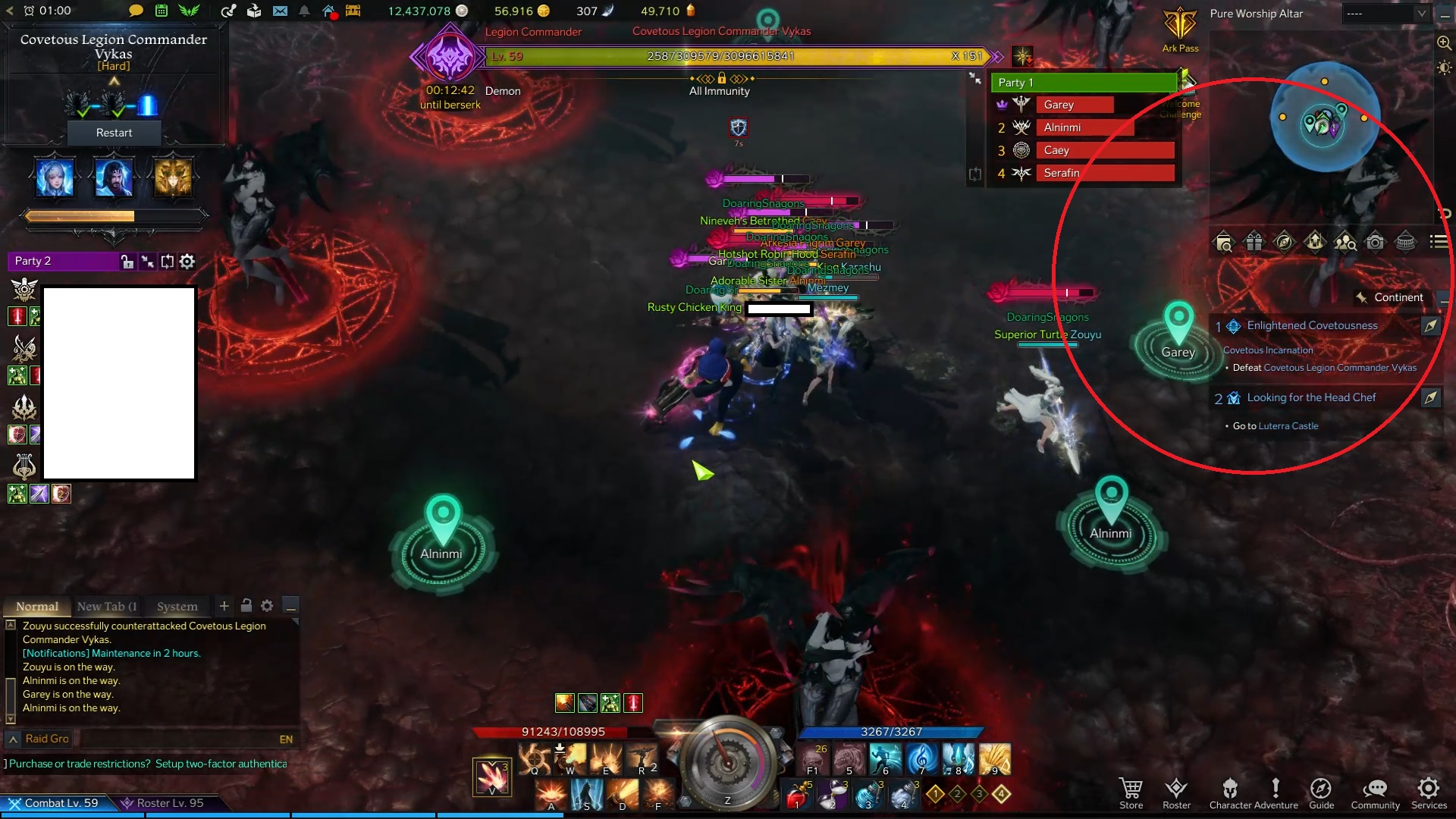
Task: Toggle the lock on the chat window
Action: [x=246, y=606]
